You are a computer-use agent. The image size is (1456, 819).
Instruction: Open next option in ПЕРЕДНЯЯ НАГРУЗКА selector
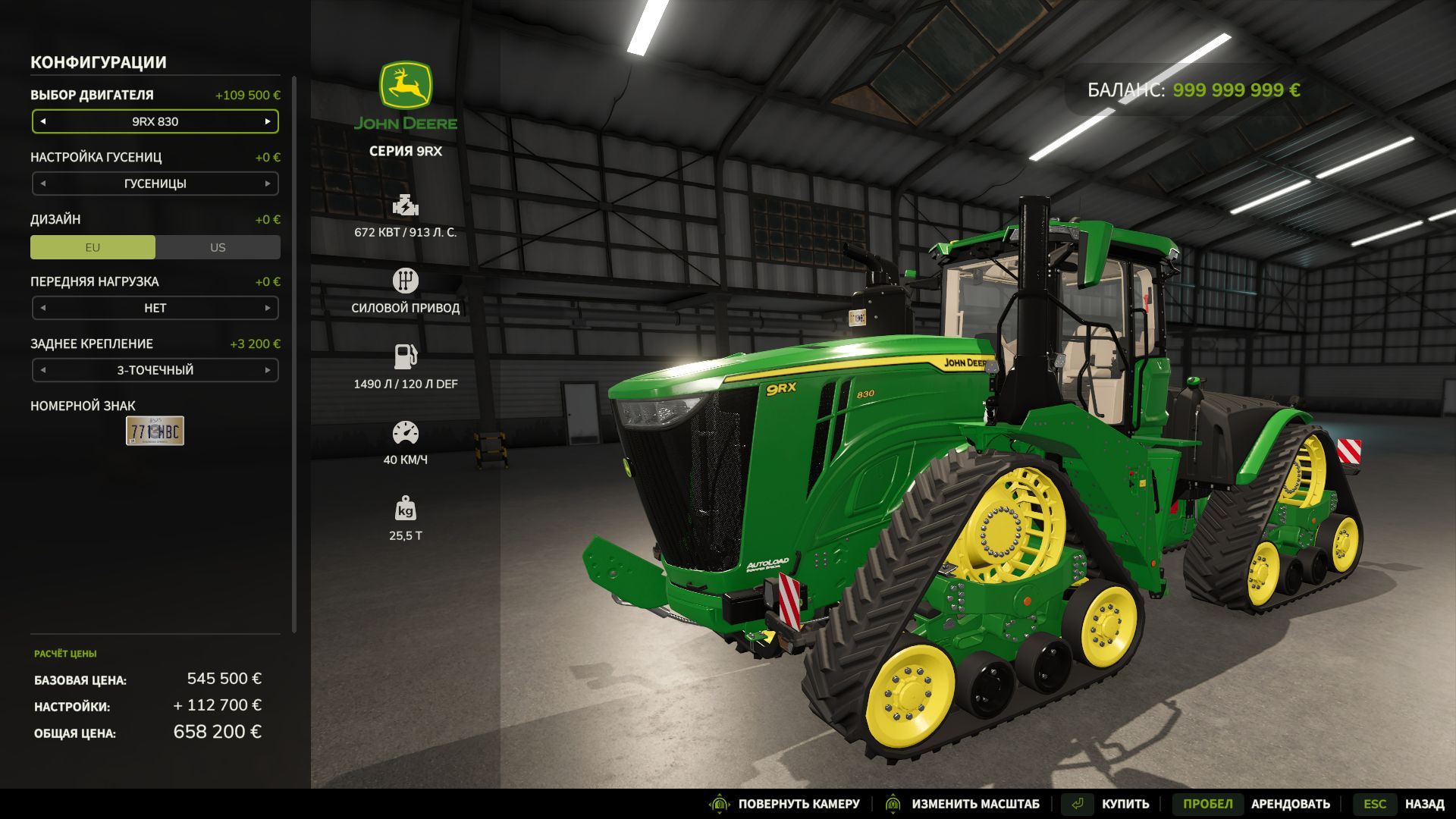(x=267, y=308)
